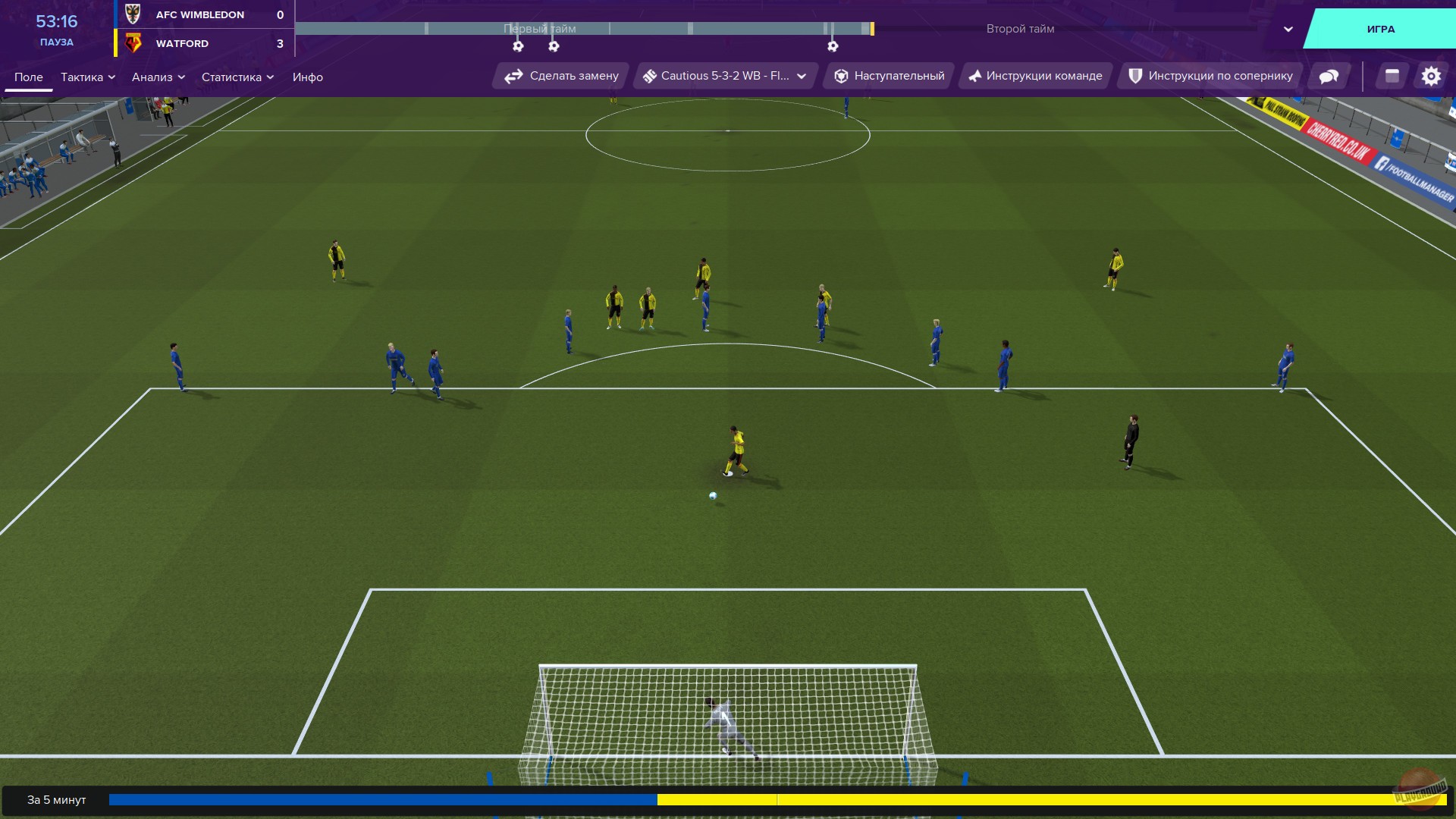Click the tactic style icon beside Cautious 5-3-2
The width and height of the screenshot is (1456, 819).
[651, 76]
